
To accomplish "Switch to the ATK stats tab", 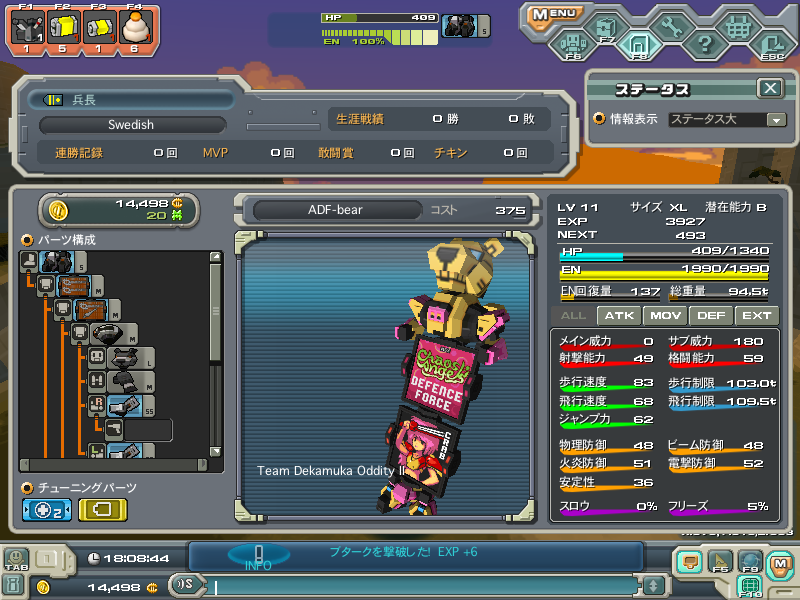I will 620,315.
